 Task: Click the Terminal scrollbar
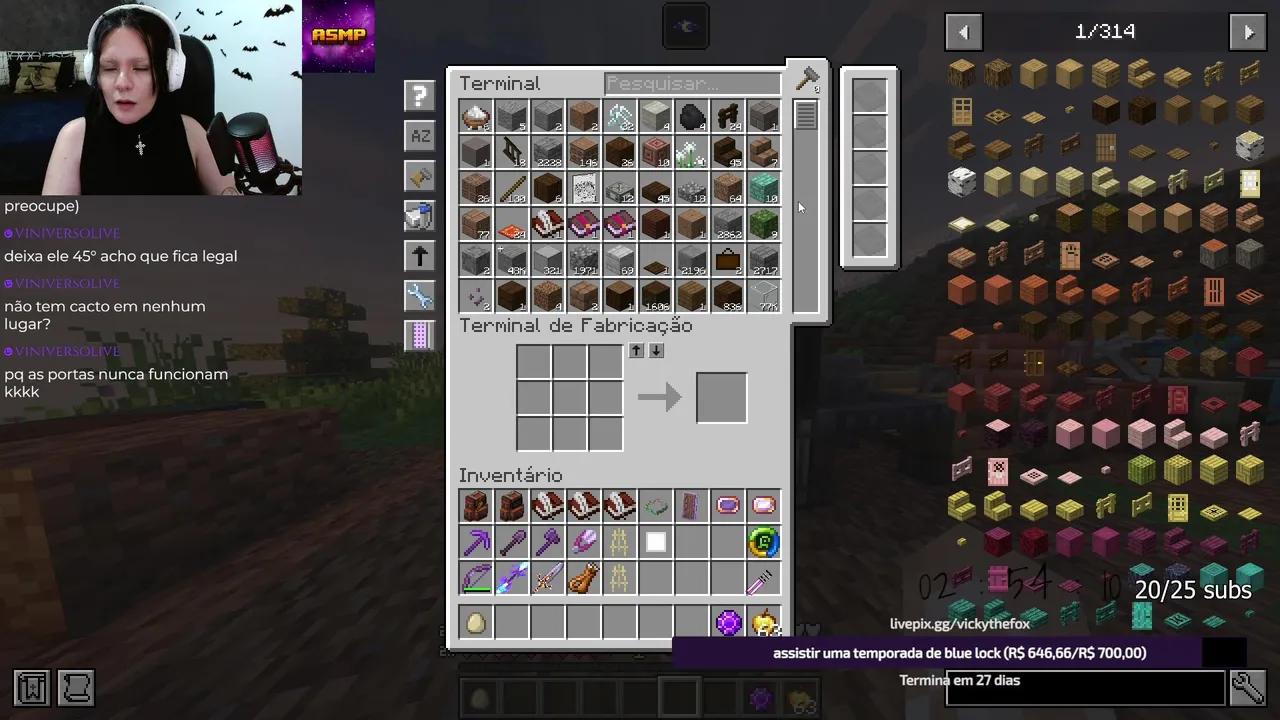tap(806, 115)
